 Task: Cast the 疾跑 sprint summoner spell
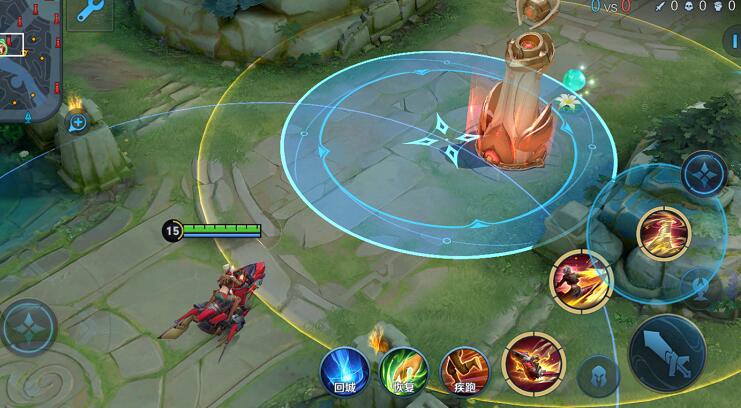[464, 372]
